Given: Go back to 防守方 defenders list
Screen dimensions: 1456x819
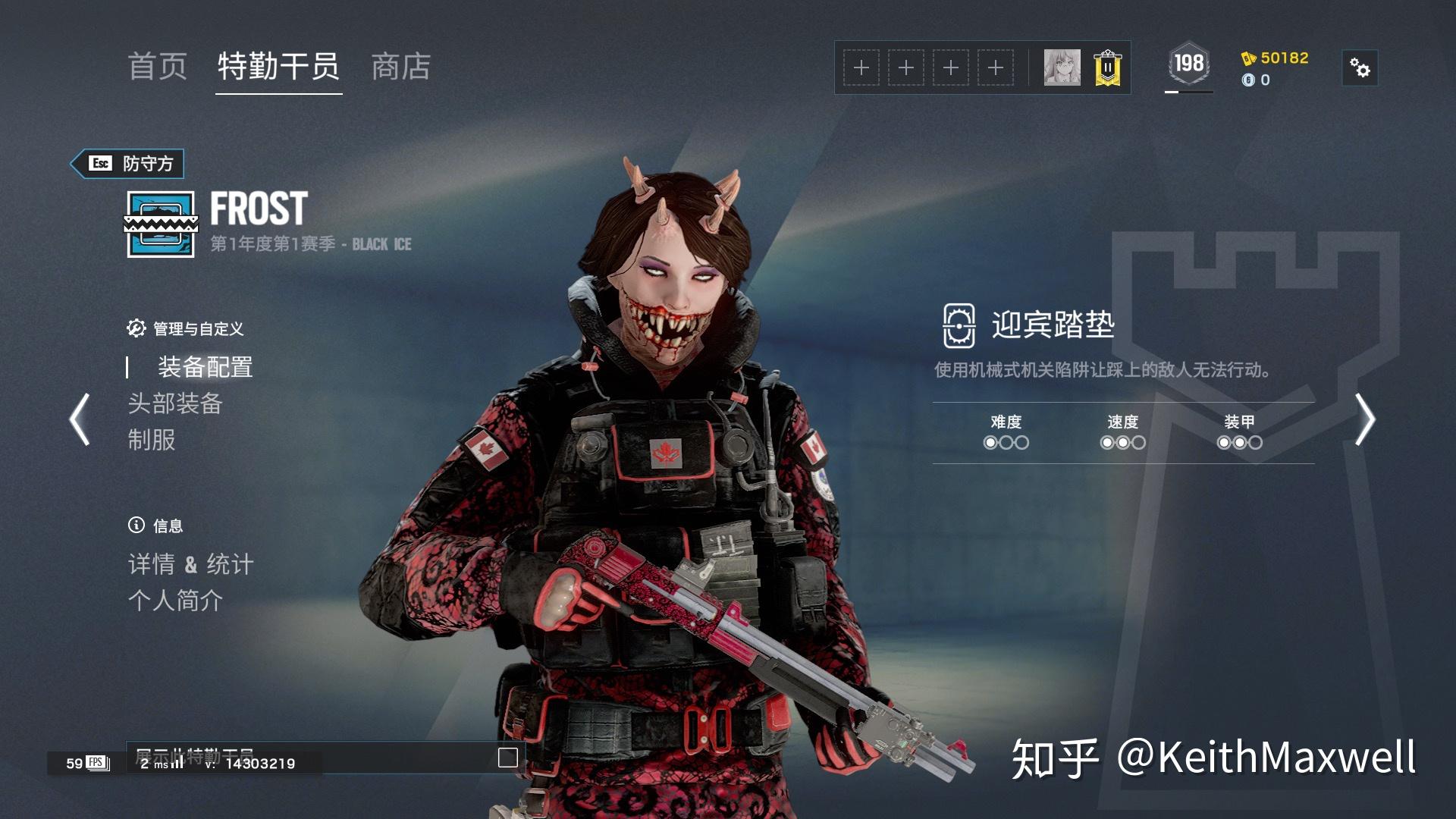Looking at the screenshot, I should 127,164.
